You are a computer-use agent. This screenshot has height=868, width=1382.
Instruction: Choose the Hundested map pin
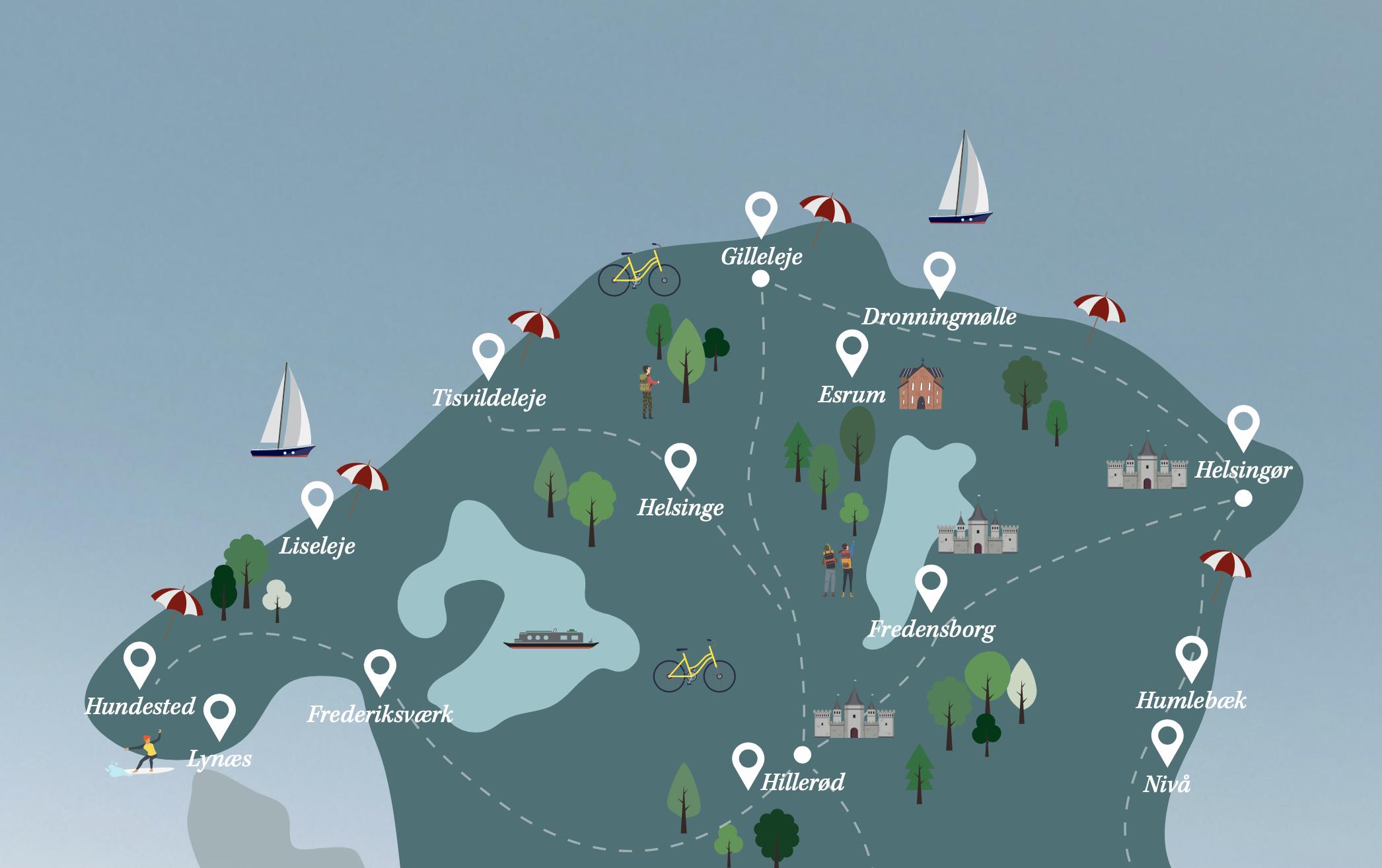click(x=139, y=660)
